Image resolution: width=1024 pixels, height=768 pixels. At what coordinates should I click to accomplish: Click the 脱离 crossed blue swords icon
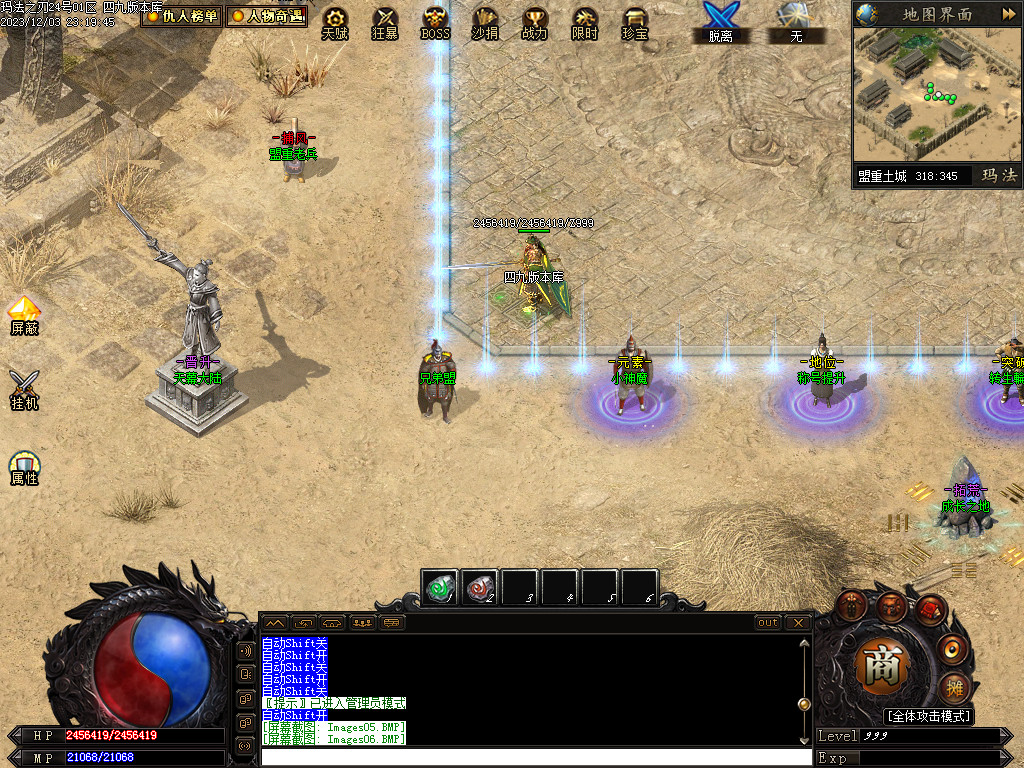coord(720,22)
